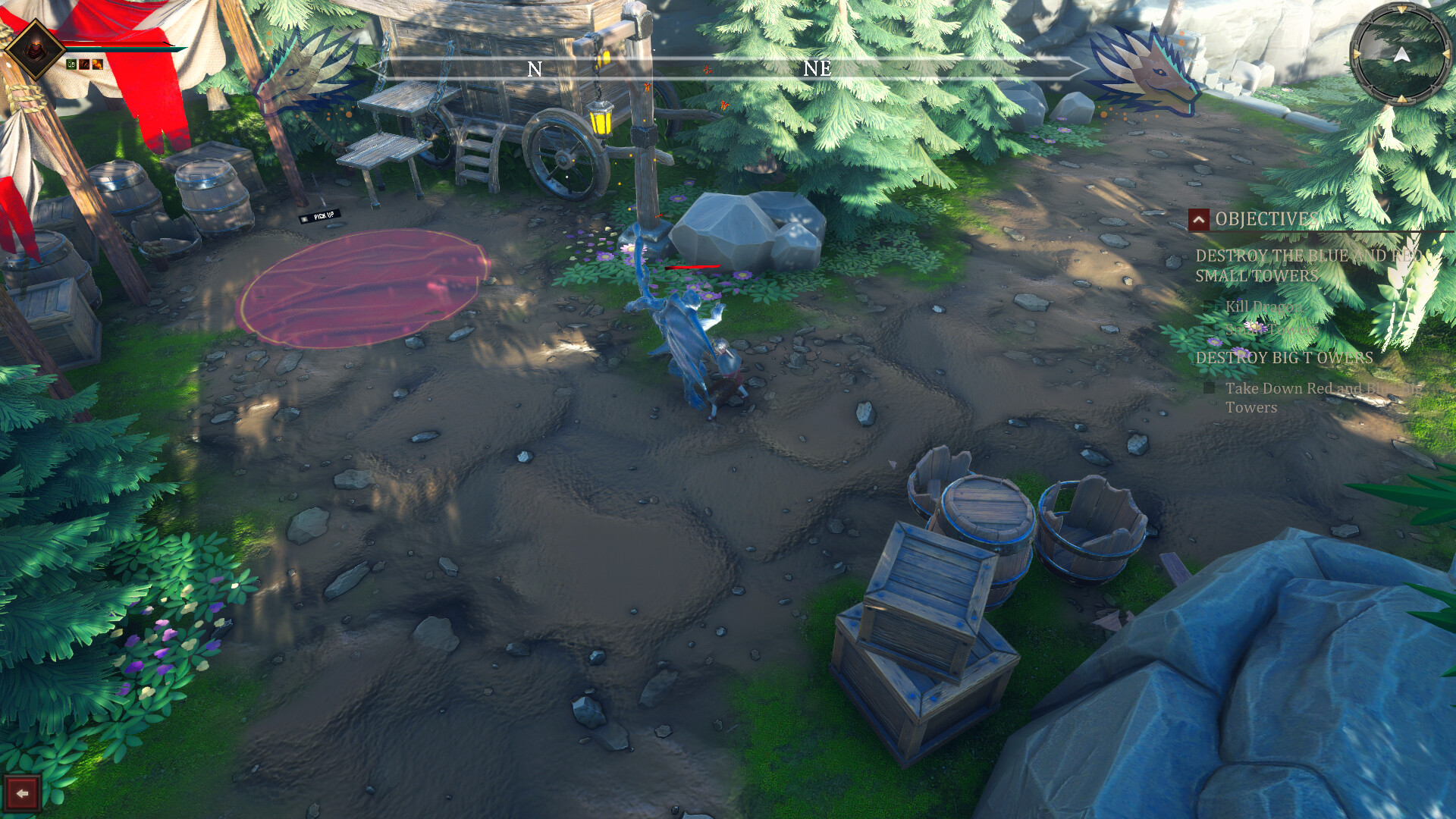1456x819 pixels.
Task: Select the player character portrait
Action: coord(36,50)
